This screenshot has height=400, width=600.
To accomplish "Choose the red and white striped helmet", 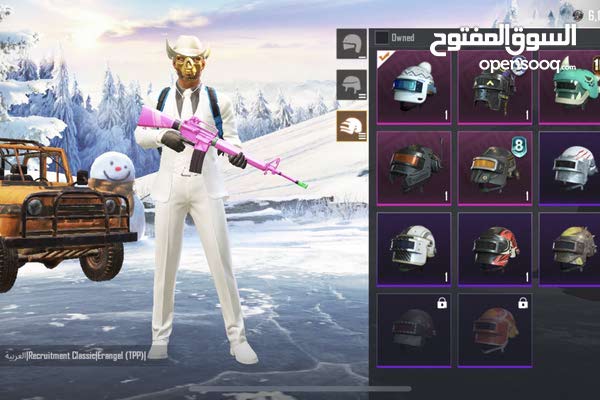I will [x=495, y=247].
